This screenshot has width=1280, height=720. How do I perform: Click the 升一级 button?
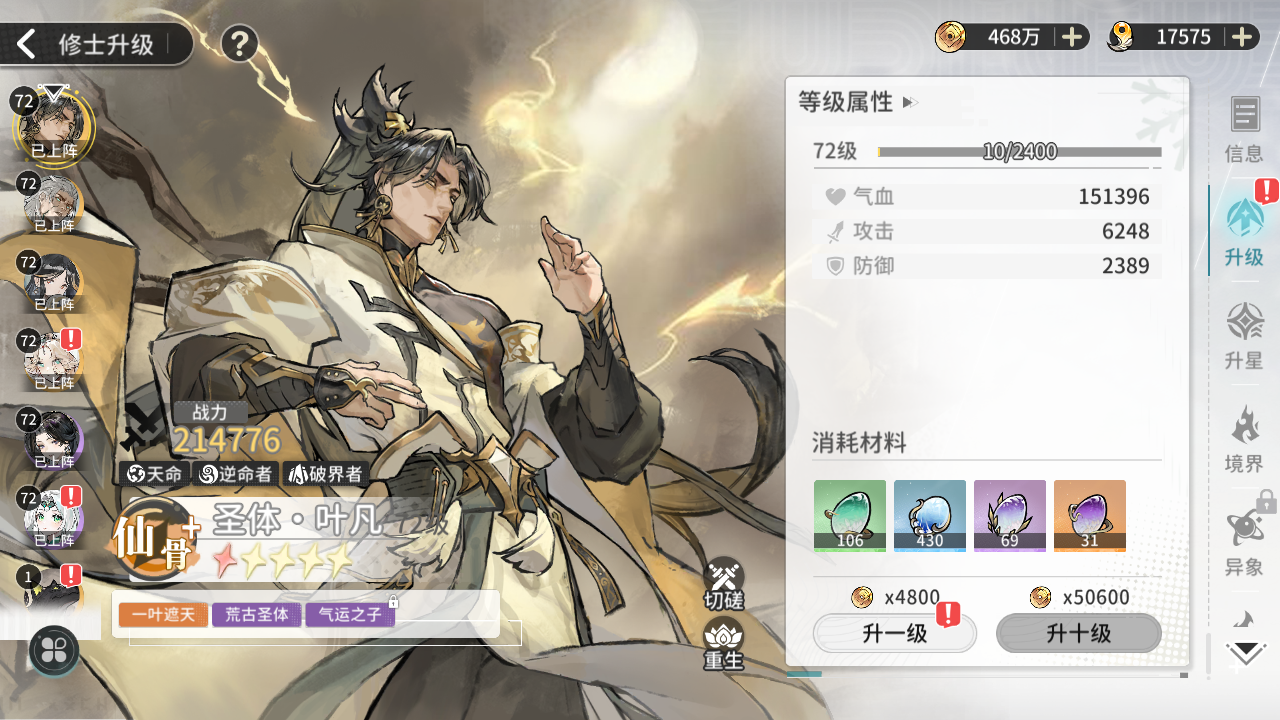coord(894,633)
